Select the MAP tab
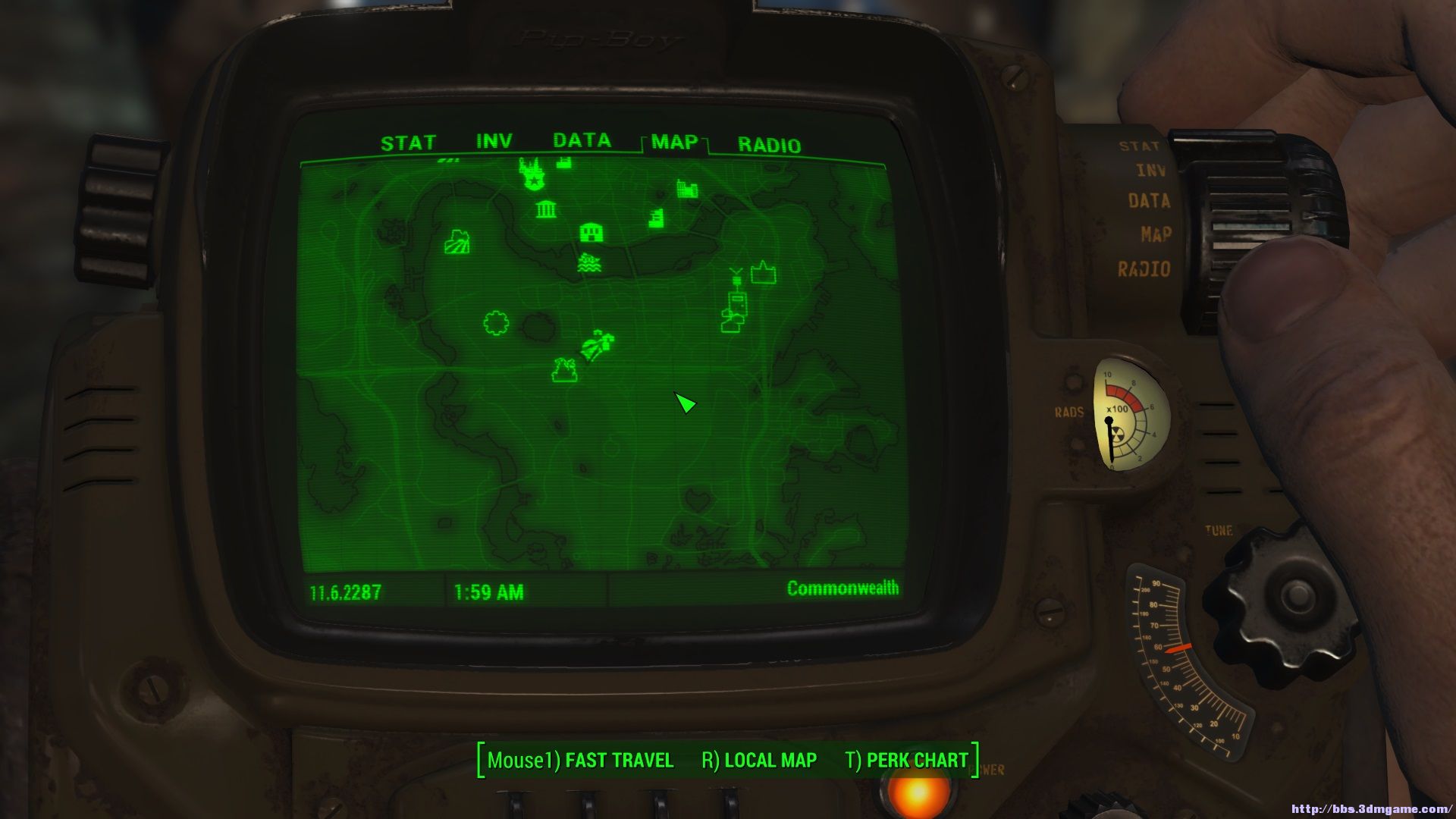Viewport: 1456px width, 819px height. pyautogui.click(x=674, y=143)
